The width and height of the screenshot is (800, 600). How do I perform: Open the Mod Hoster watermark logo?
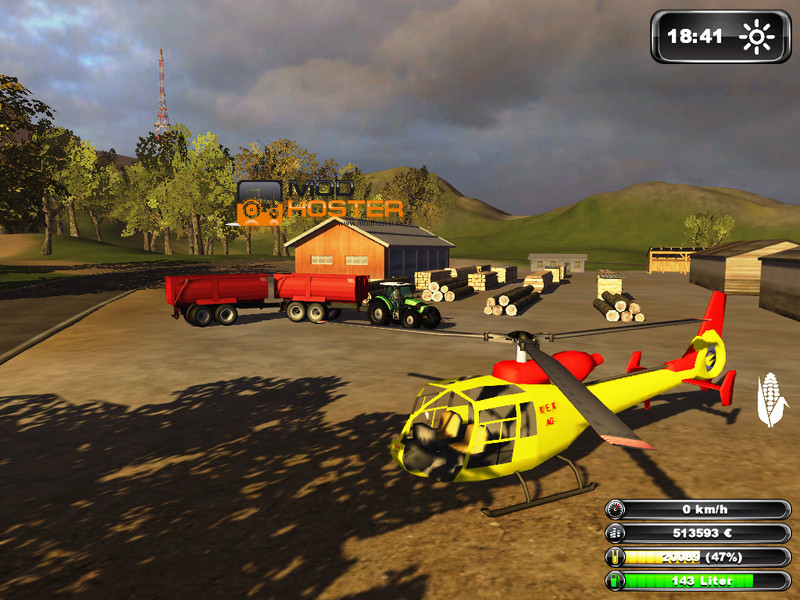319,201
